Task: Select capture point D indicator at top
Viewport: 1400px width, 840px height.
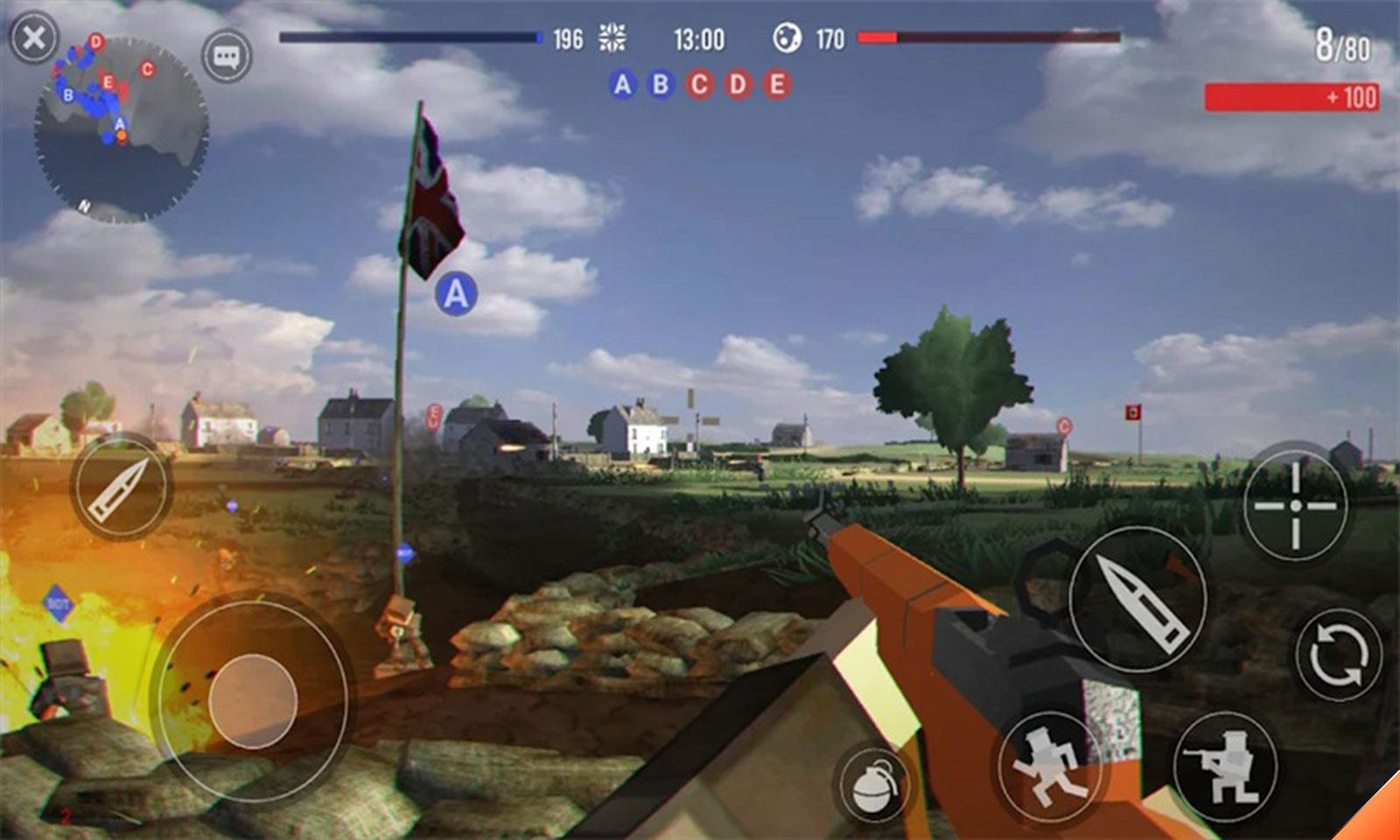Action: (x=738, y=84)
